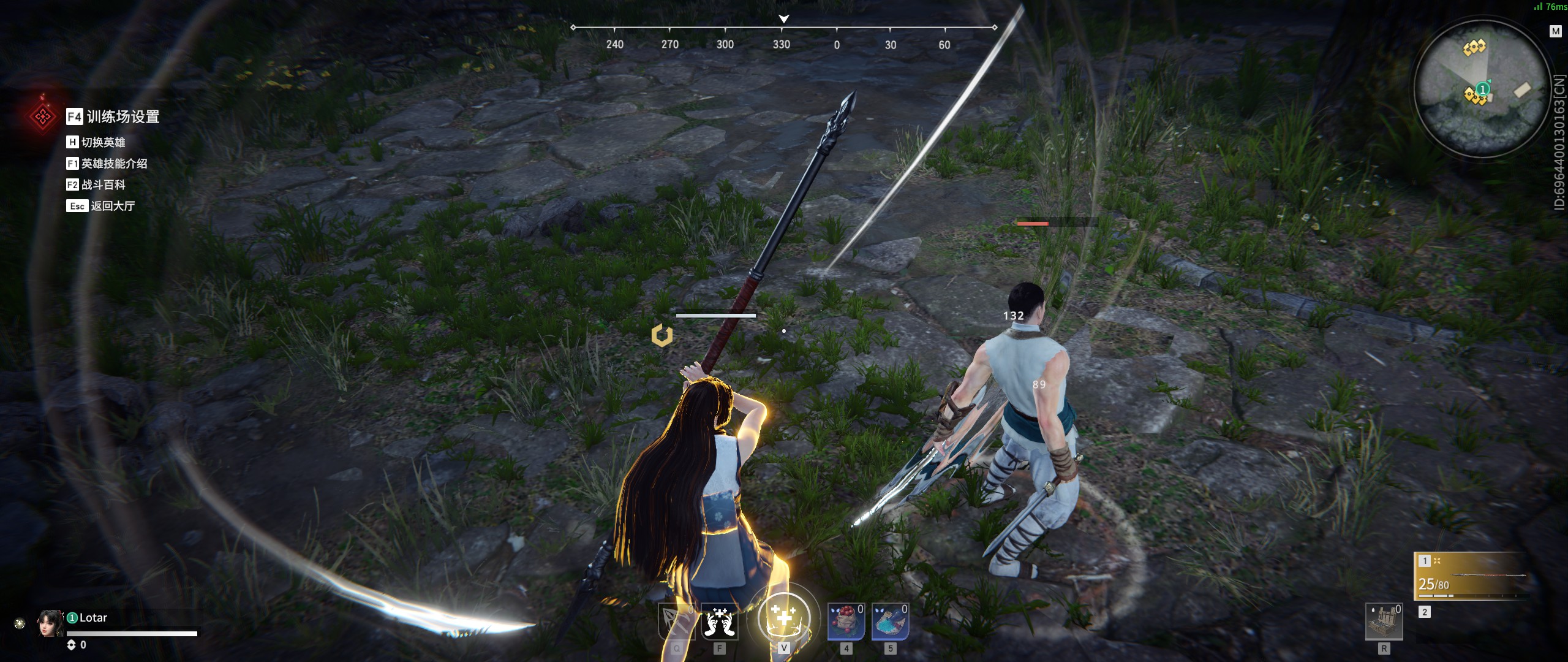Select the blue armor powder item slot
1568x662 pixels.
click(x=890, y=622)
